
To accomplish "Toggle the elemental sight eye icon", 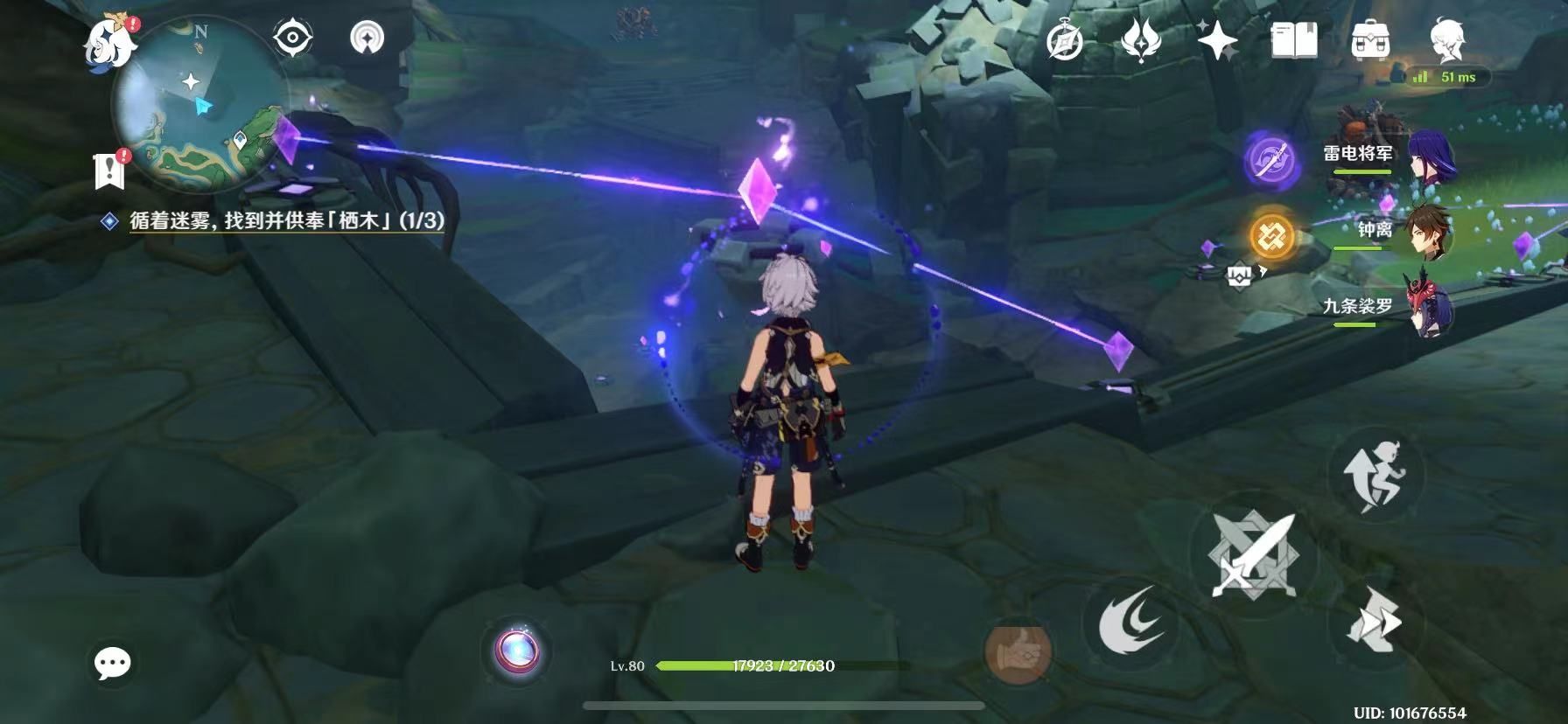I will point(293,38).
